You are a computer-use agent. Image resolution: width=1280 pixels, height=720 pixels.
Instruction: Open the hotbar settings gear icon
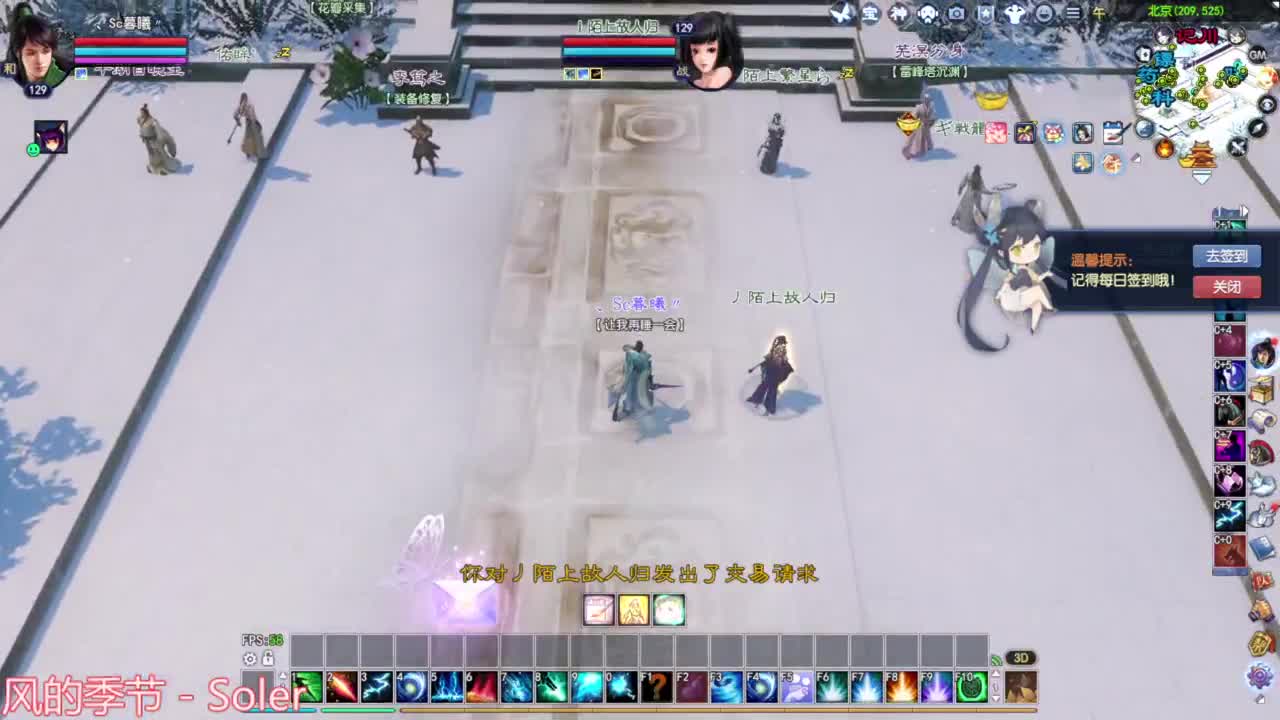click(x=250, y=659)
